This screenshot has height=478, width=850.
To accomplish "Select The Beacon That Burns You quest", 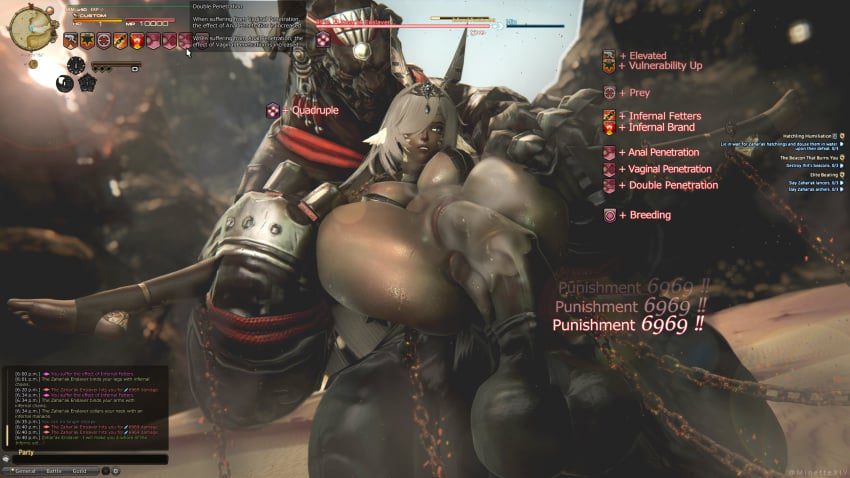I will (808, 158).
